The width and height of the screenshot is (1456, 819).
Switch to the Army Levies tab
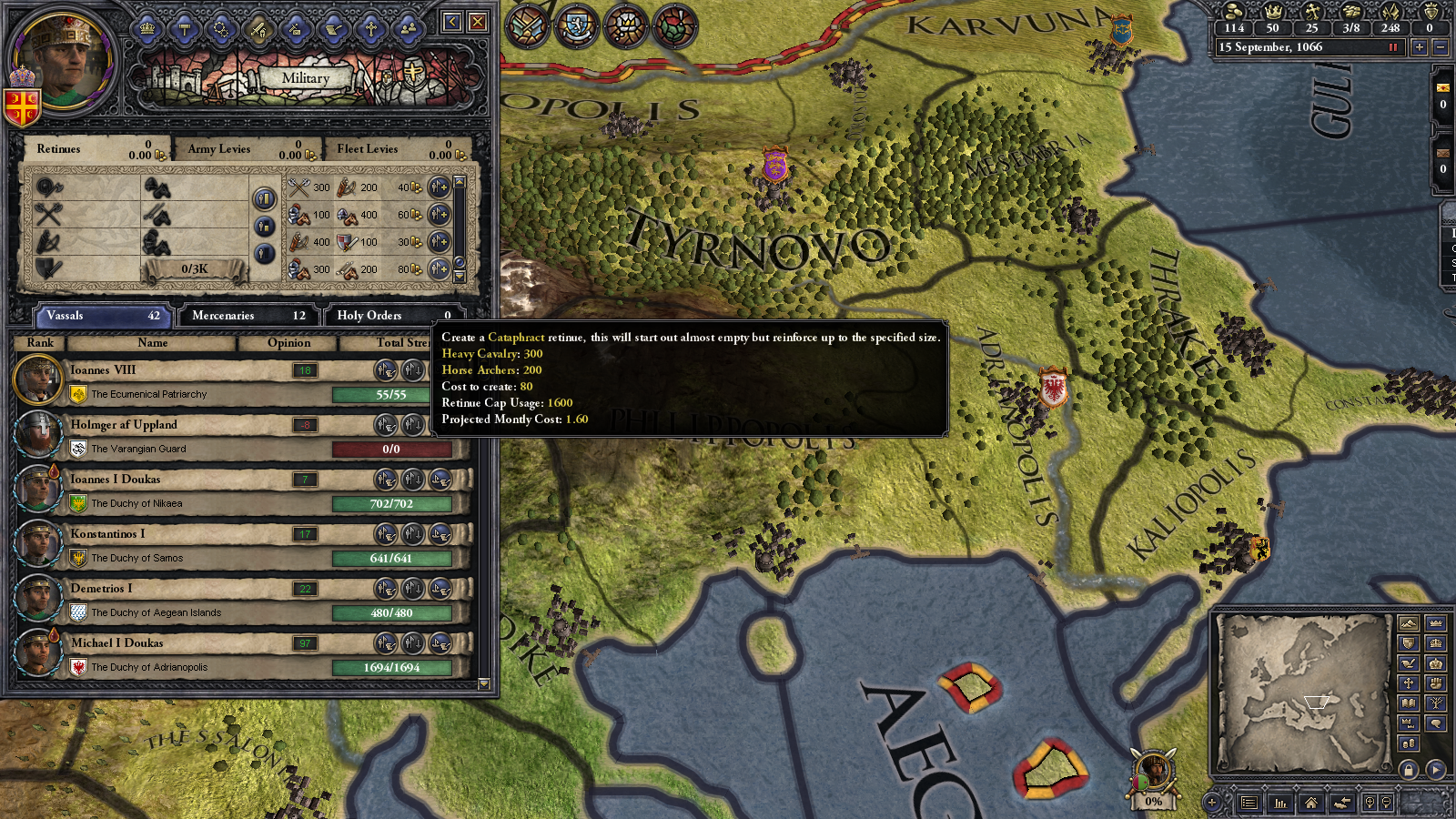coord(246,149)
